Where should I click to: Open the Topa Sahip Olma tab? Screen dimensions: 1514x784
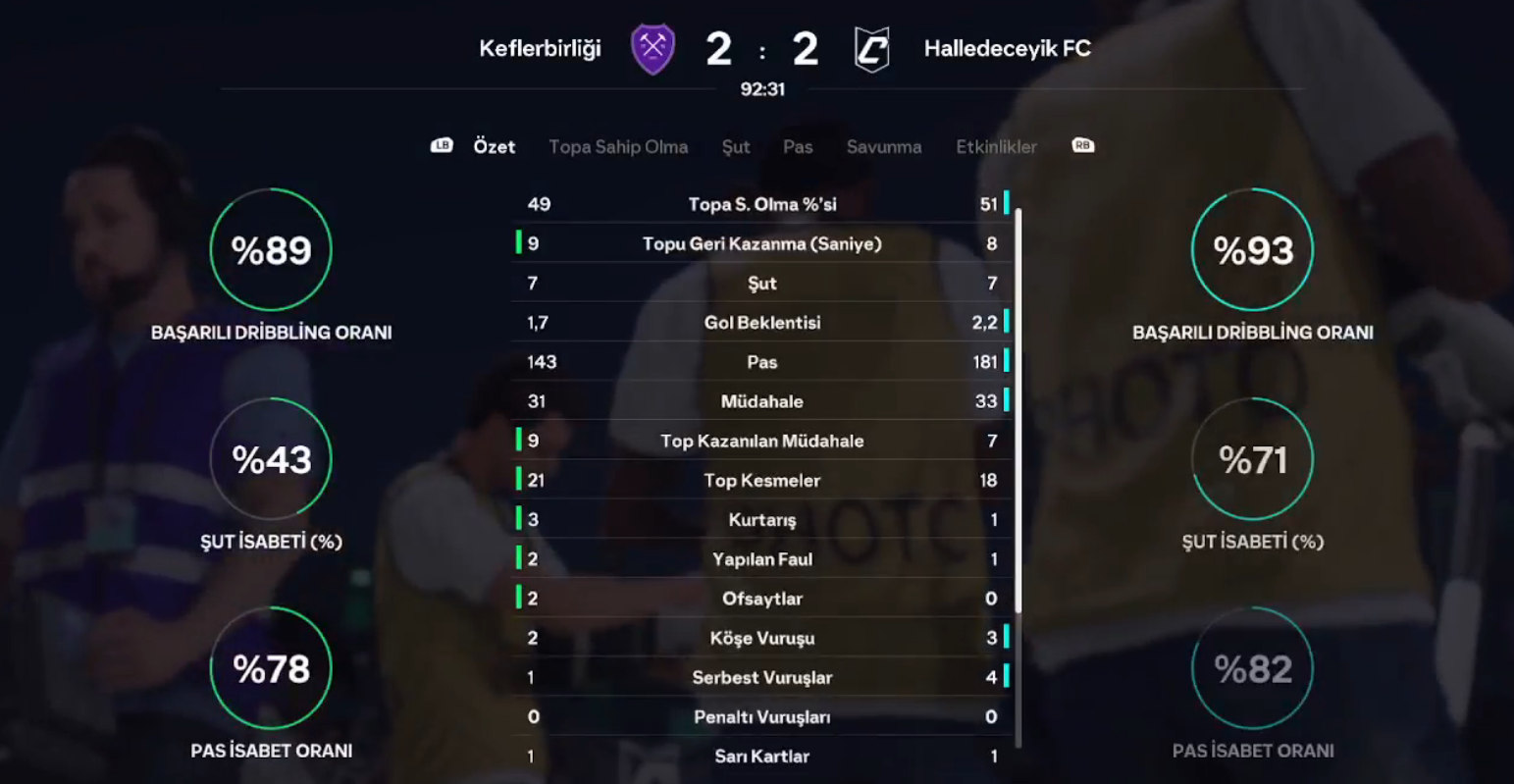618,147
